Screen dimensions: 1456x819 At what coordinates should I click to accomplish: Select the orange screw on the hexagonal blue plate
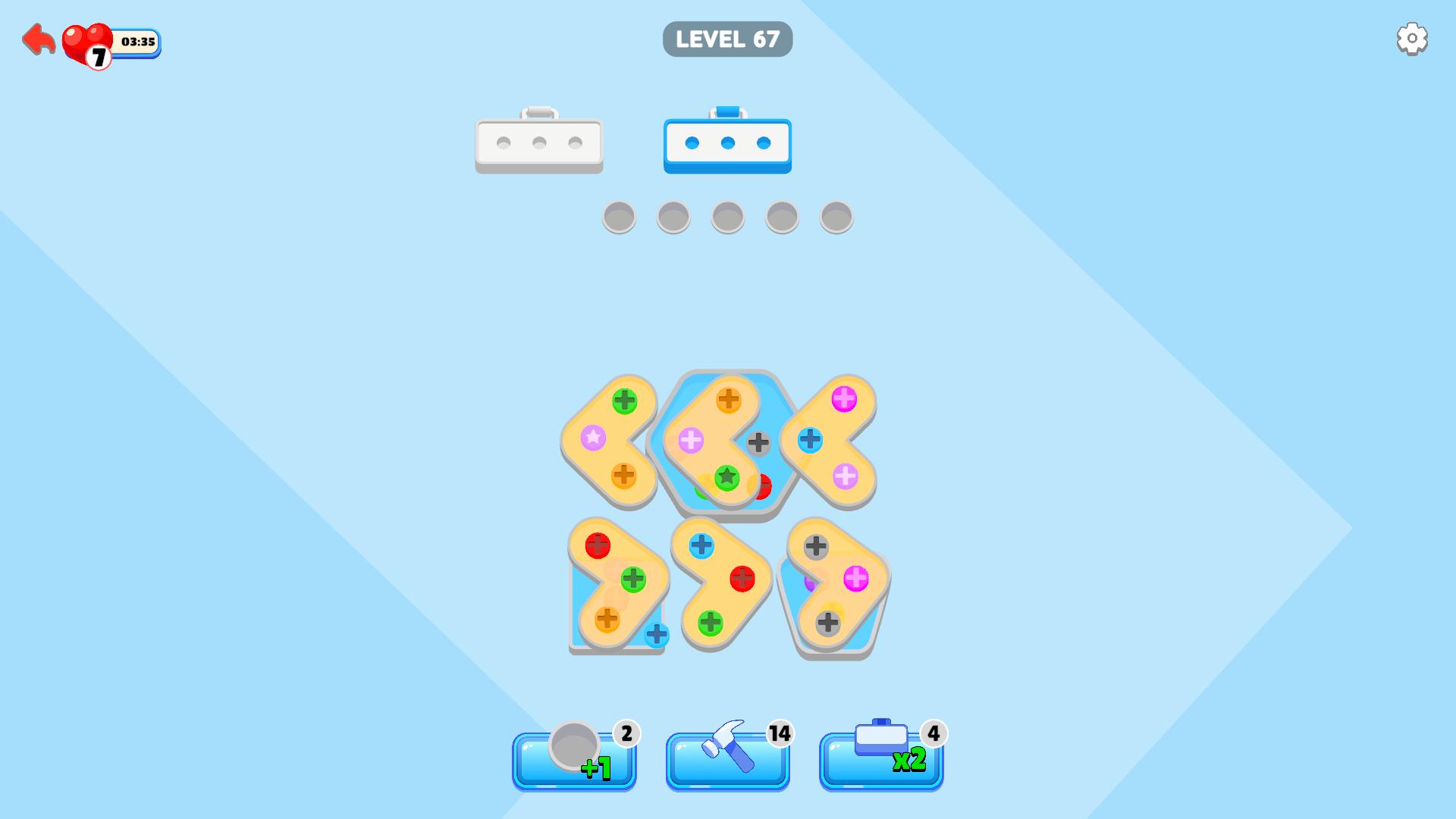pos(727,397)
